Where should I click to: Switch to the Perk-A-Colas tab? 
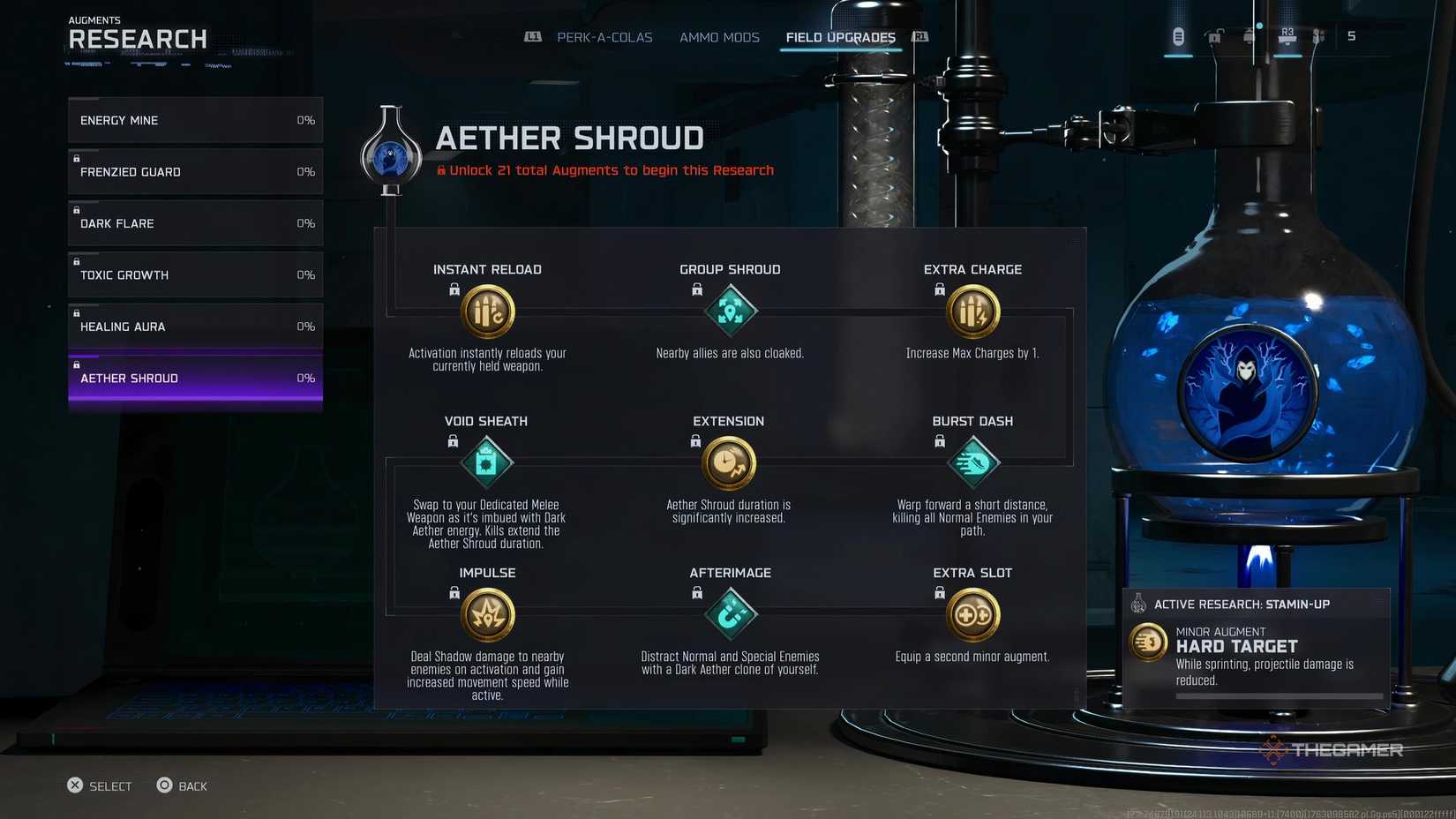pyautogui.click(x=604, y=37)
